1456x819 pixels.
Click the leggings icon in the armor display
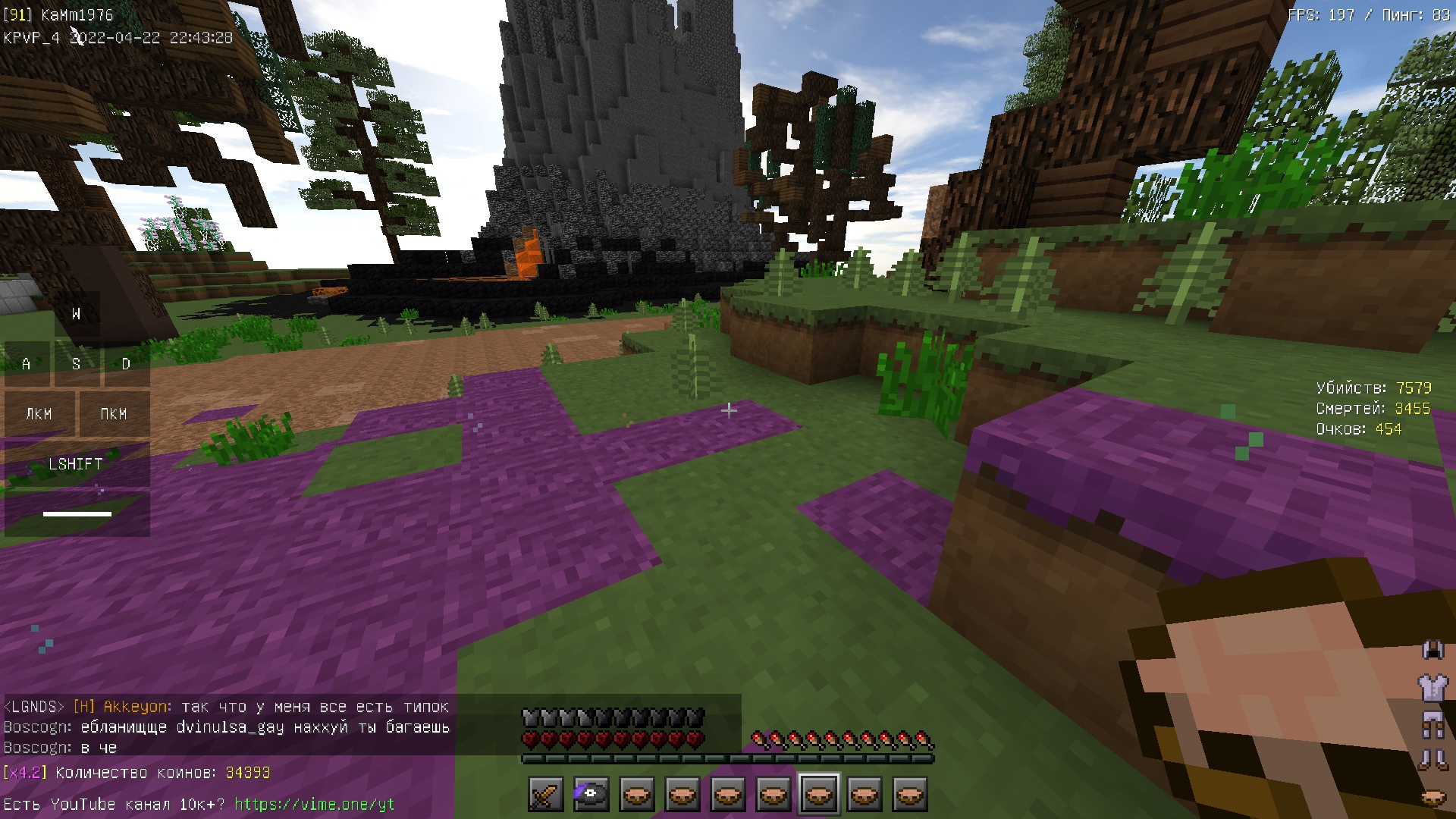click(x=1432, y=724)
